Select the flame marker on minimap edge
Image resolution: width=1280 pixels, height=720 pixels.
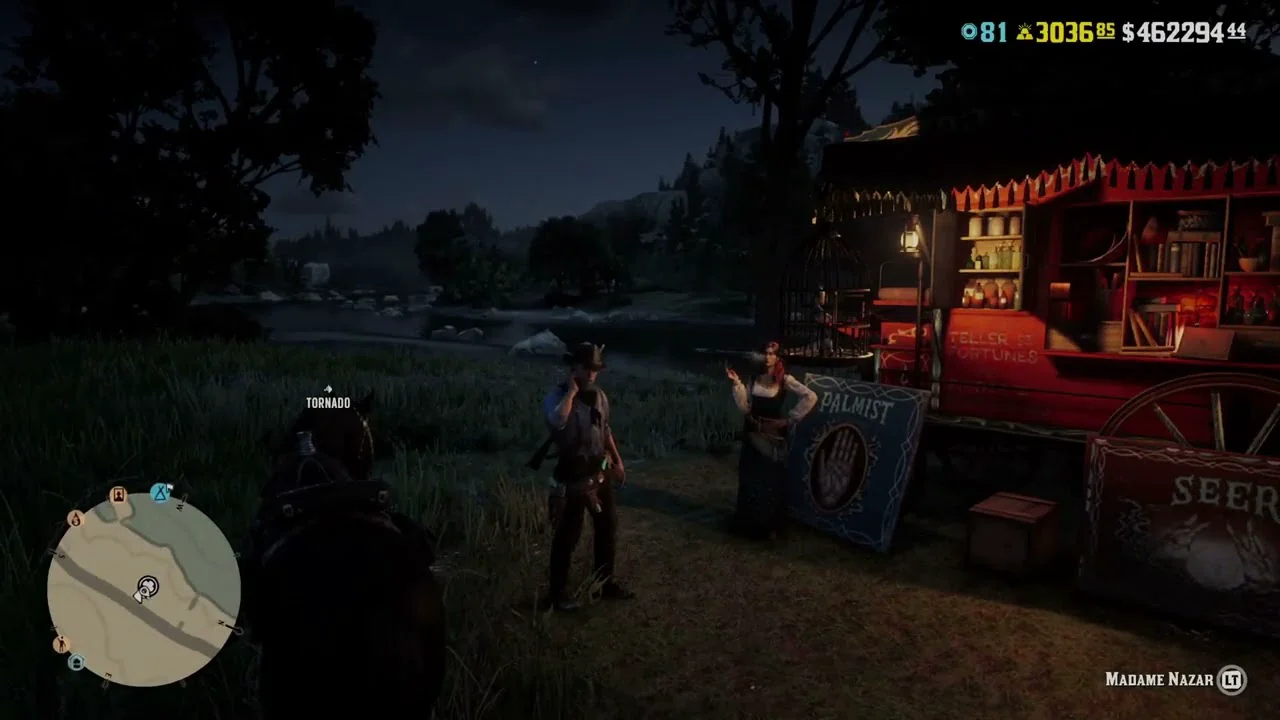[x=75, y=518]
